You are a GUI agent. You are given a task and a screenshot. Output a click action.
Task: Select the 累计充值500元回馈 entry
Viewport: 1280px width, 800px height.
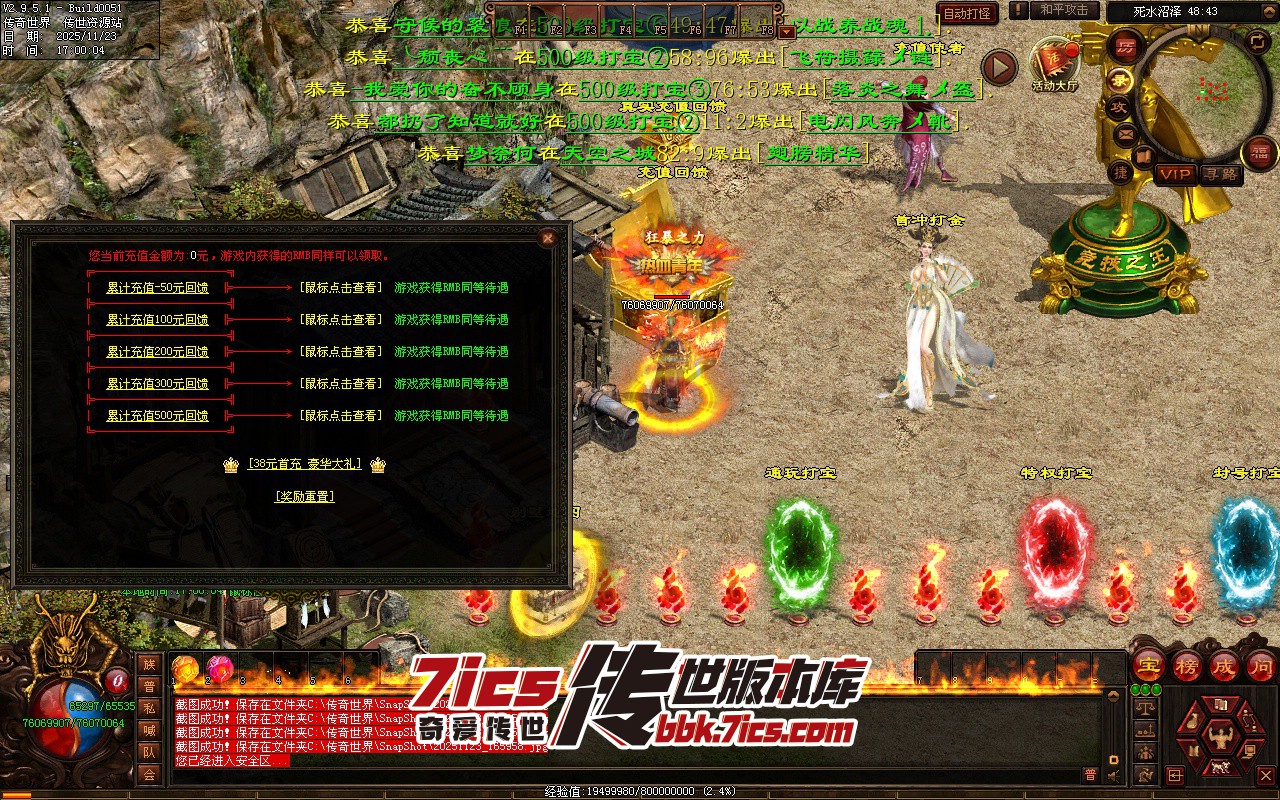pyautogui.click(x=157, y=416)
